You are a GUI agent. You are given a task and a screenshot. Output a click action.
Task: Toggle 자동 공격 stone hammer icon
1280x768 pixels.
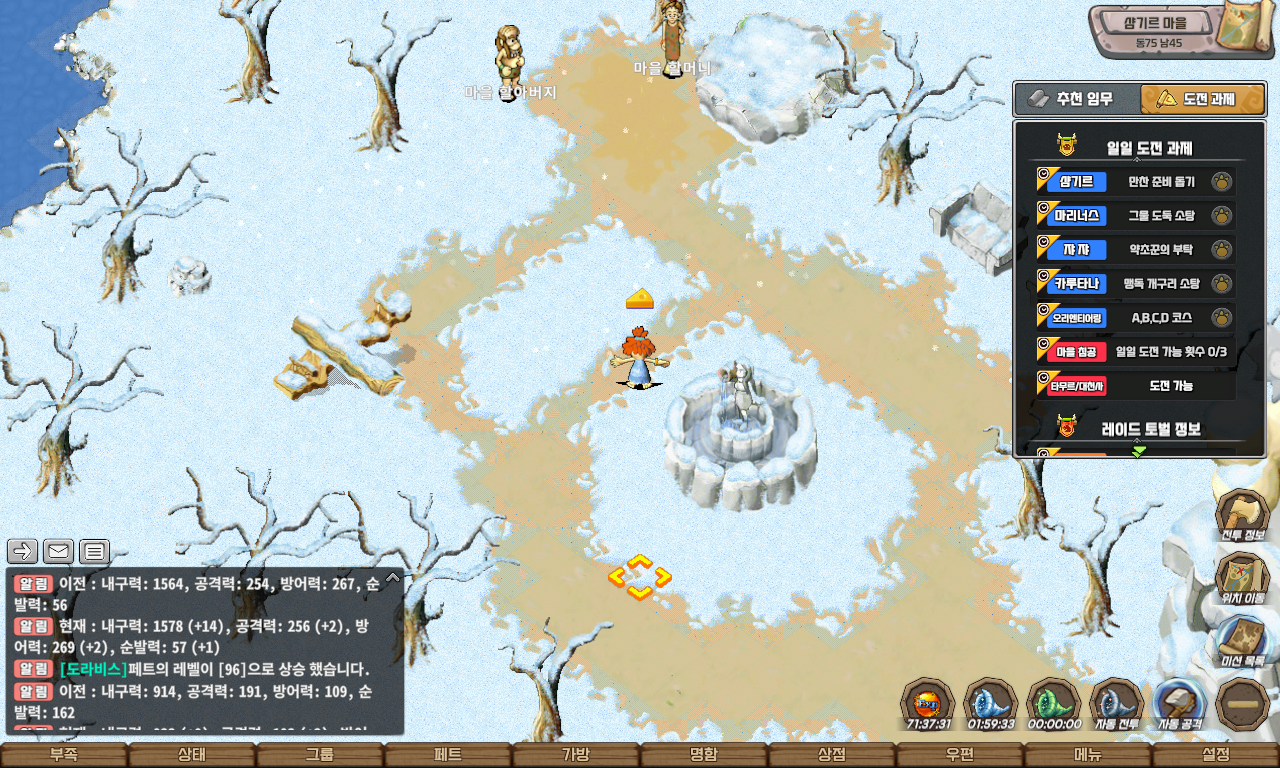[1178, 702]
